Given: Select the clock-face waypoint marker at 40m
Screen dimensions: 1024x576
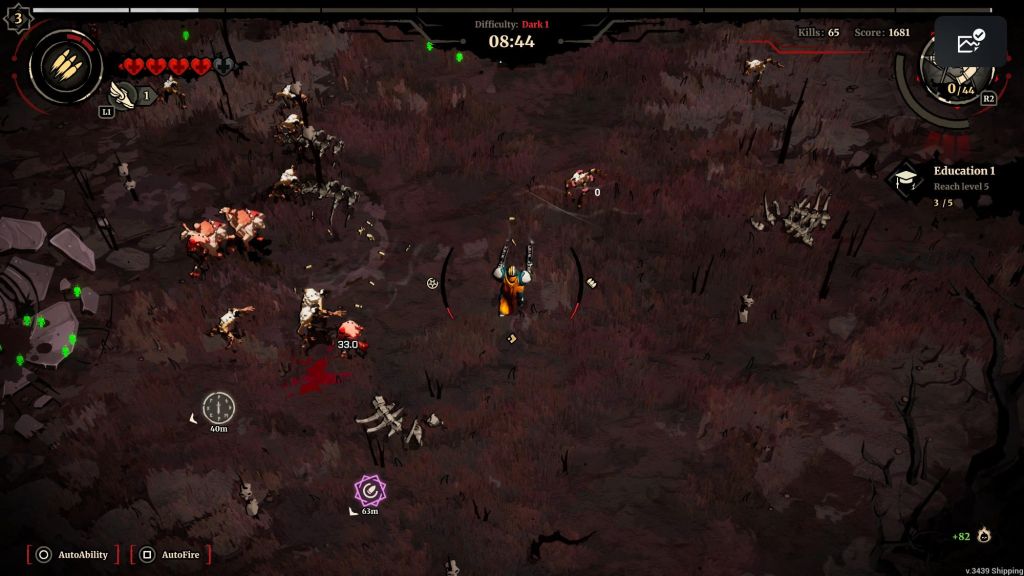Looking at the screenshot, I should click(218, 407).
